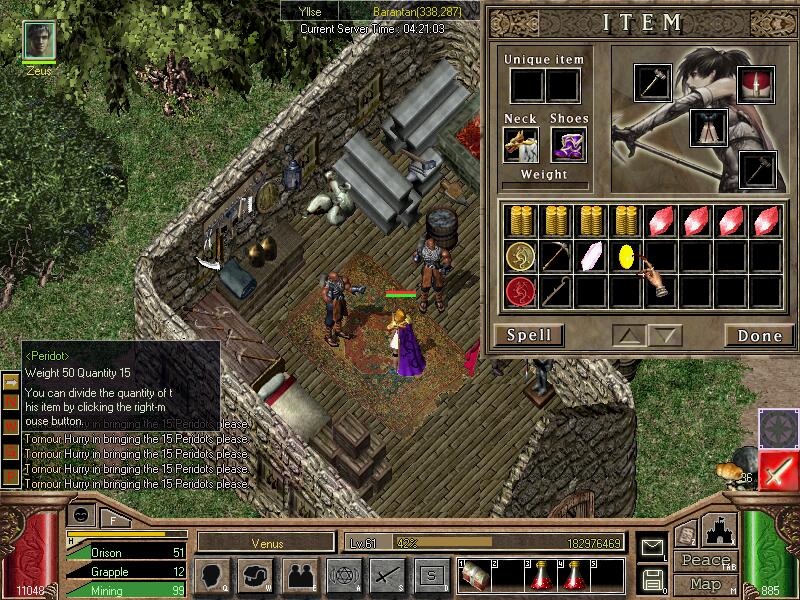Open the Map
Viewport: 800px width, 600px height.
coord(706,584)
